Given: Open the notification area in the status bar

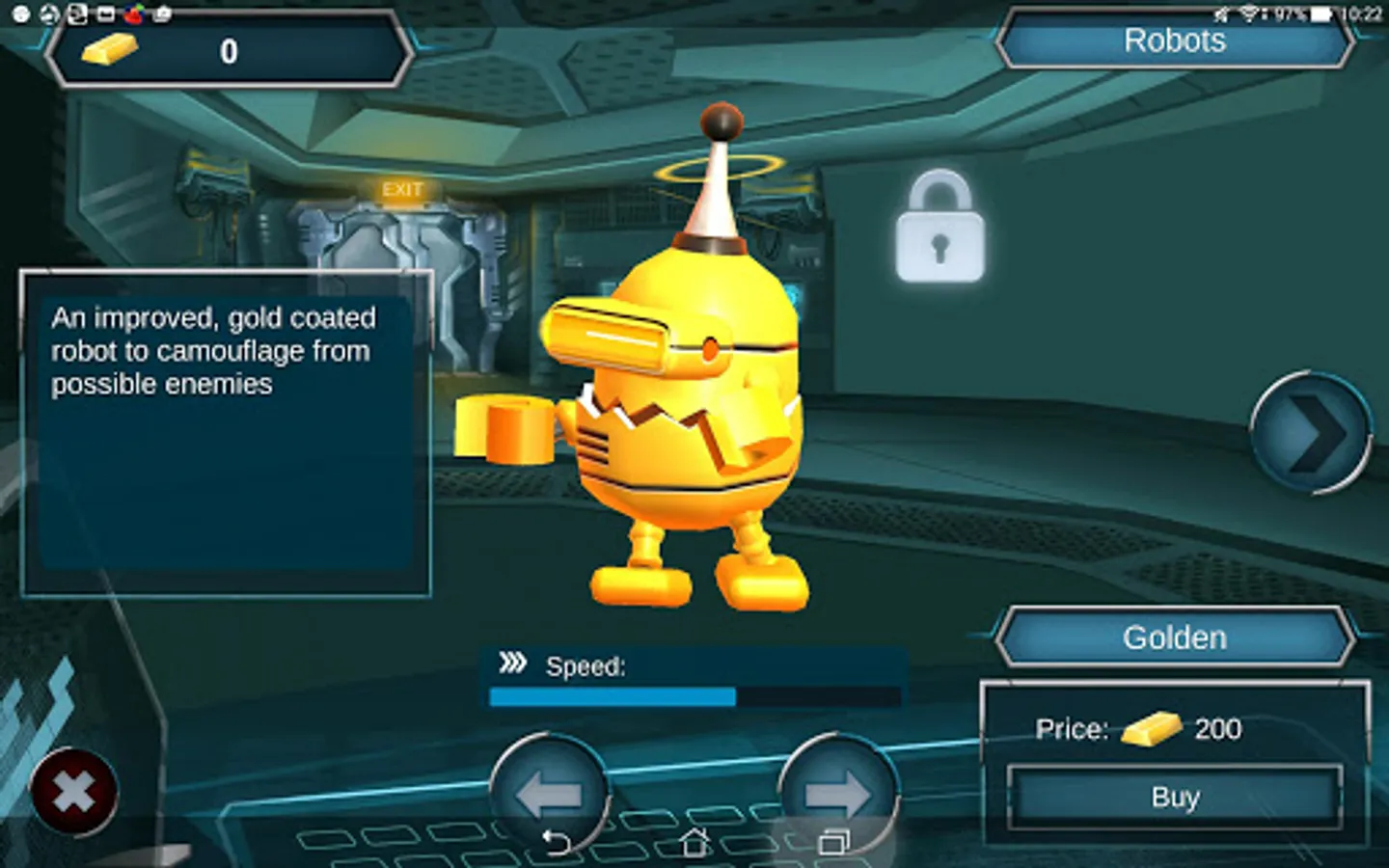Looking at the screenshot, I should pyautogui.click(x=77, y=13).
